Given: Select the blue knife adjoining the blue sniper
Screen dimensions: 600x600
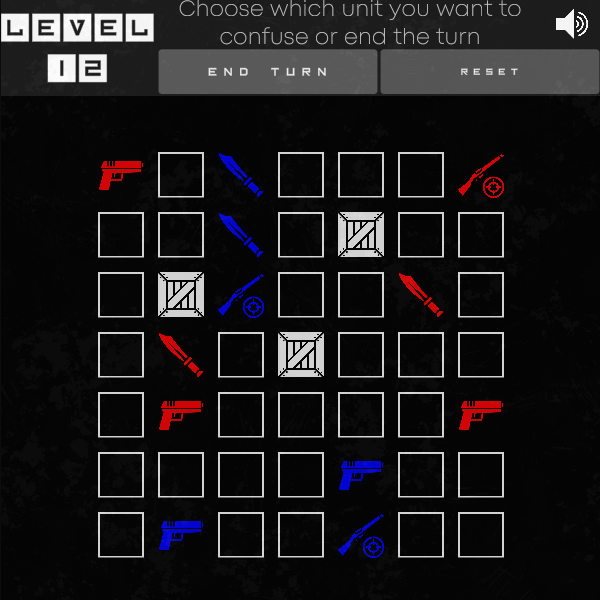Looking at the screenshot, I should coord(241,235).
